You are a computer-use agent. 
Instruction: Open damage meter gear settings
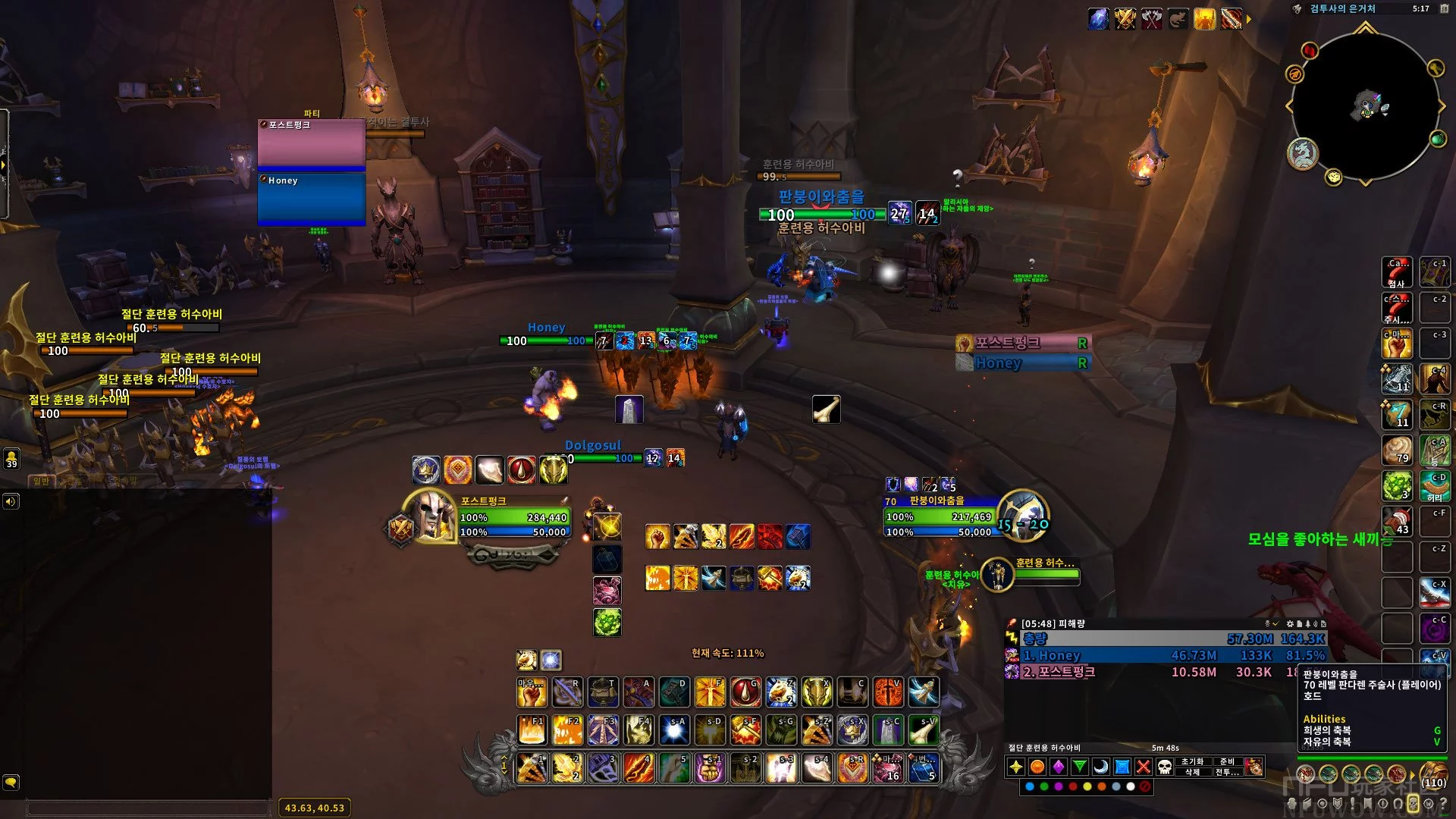tap(1290, 623)
